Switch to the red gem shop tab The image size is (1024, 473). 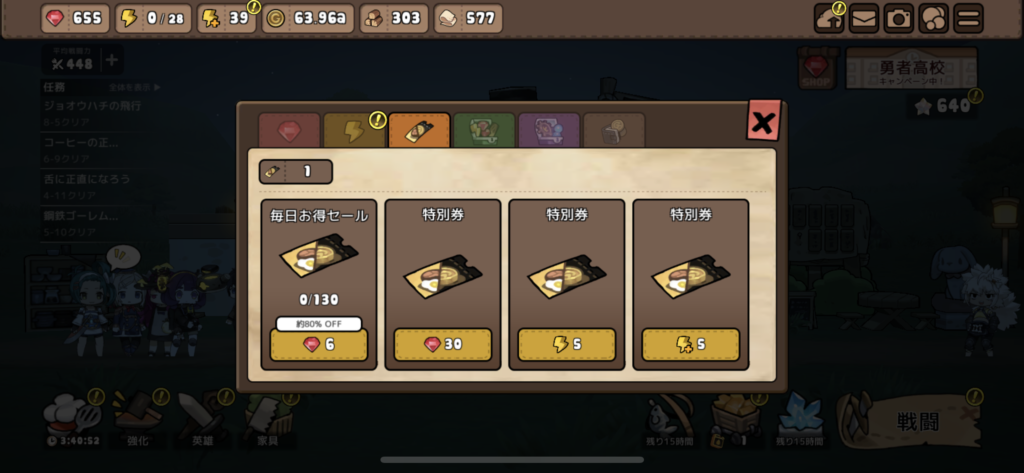289,131
